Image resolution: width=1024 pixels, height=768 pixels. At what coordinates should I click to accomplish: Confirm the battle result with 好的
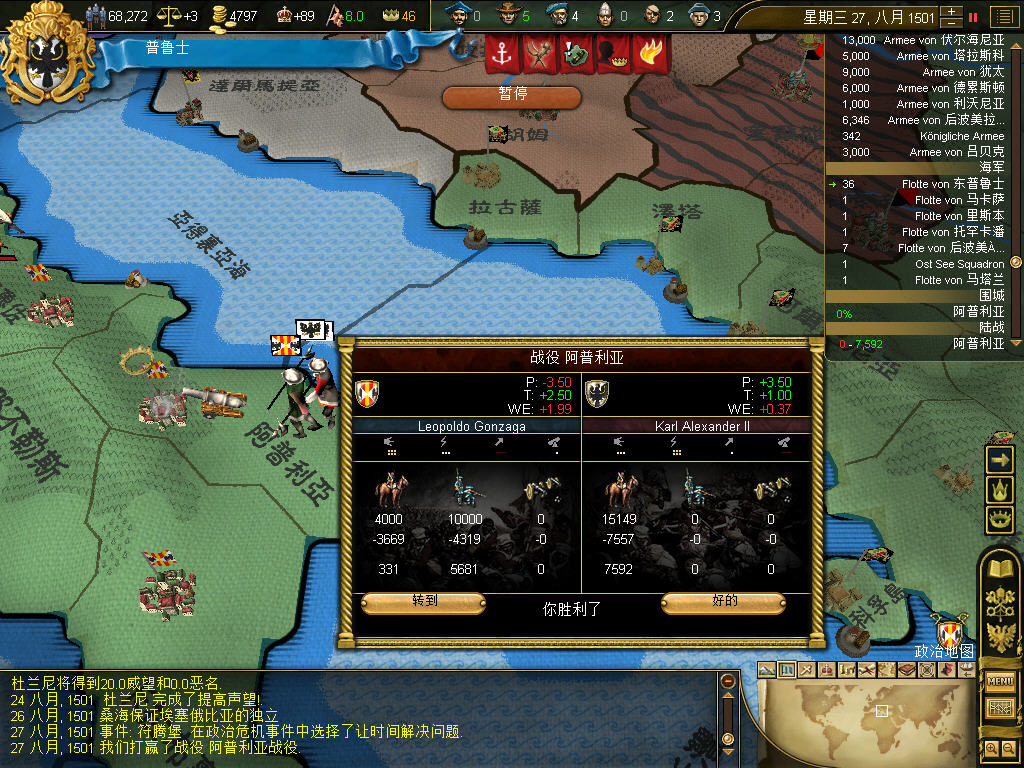tap(723, 602)
